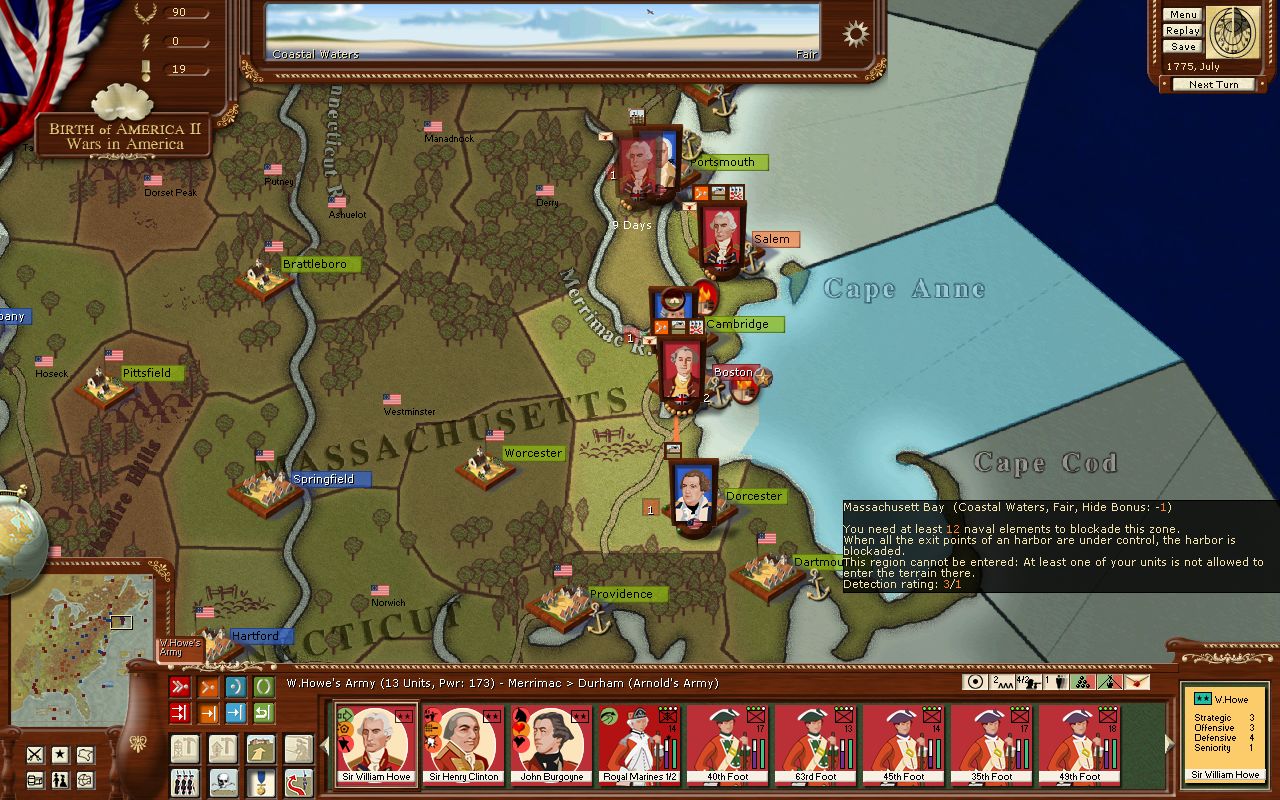
Task: Activate the skull special order
Action: tap(222, 781)
